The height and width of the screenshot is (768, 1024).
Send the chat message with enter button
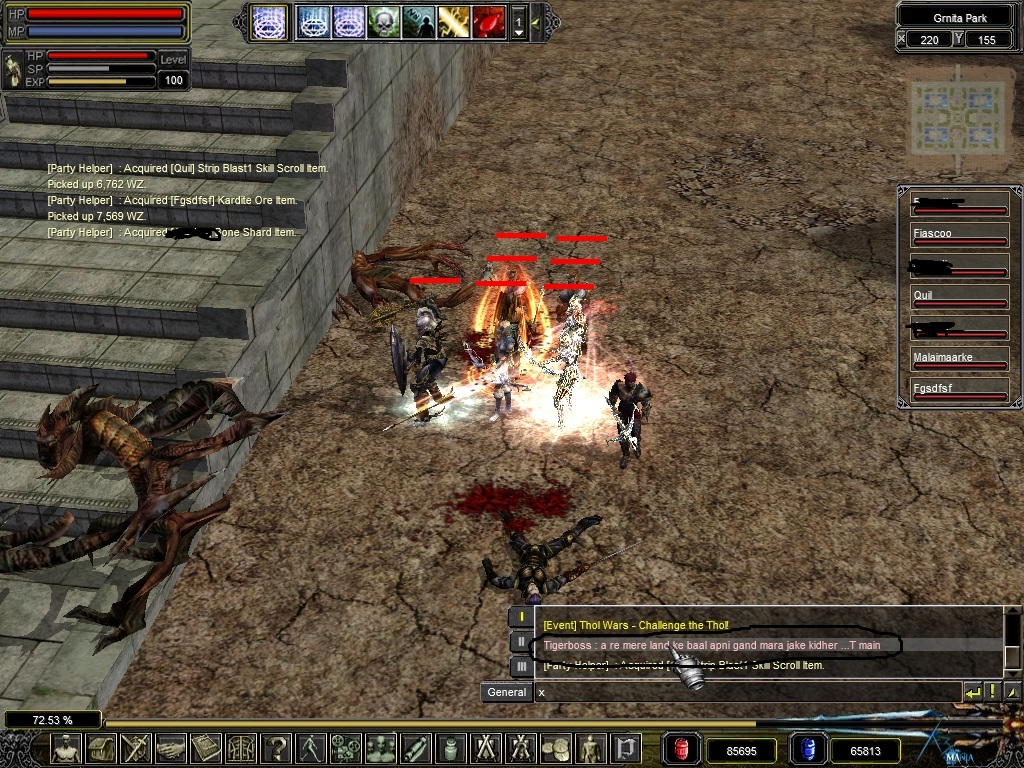[x=972, y=692]
